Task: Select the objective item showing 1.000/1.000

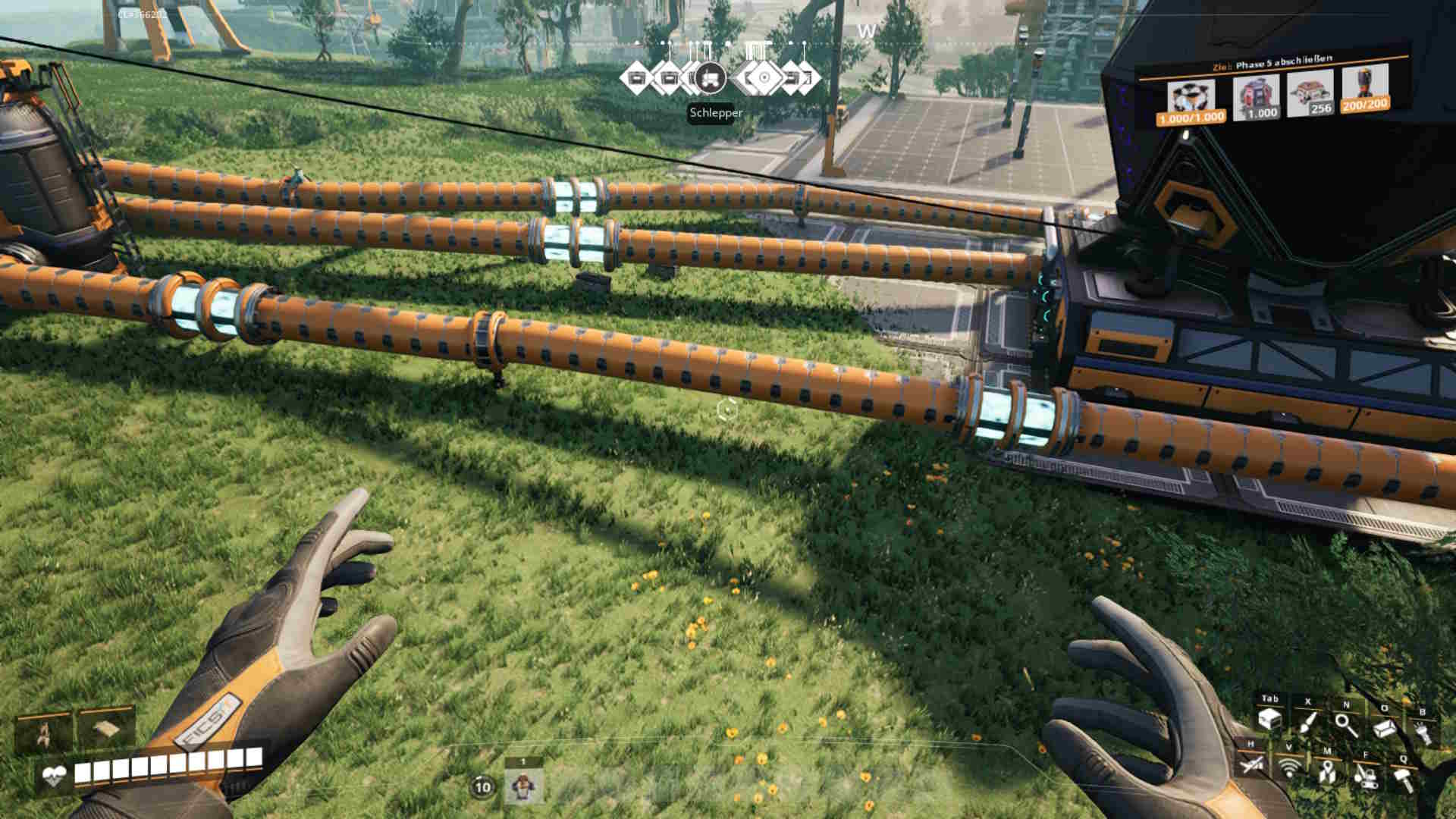Action: [x=1191, y=100]
